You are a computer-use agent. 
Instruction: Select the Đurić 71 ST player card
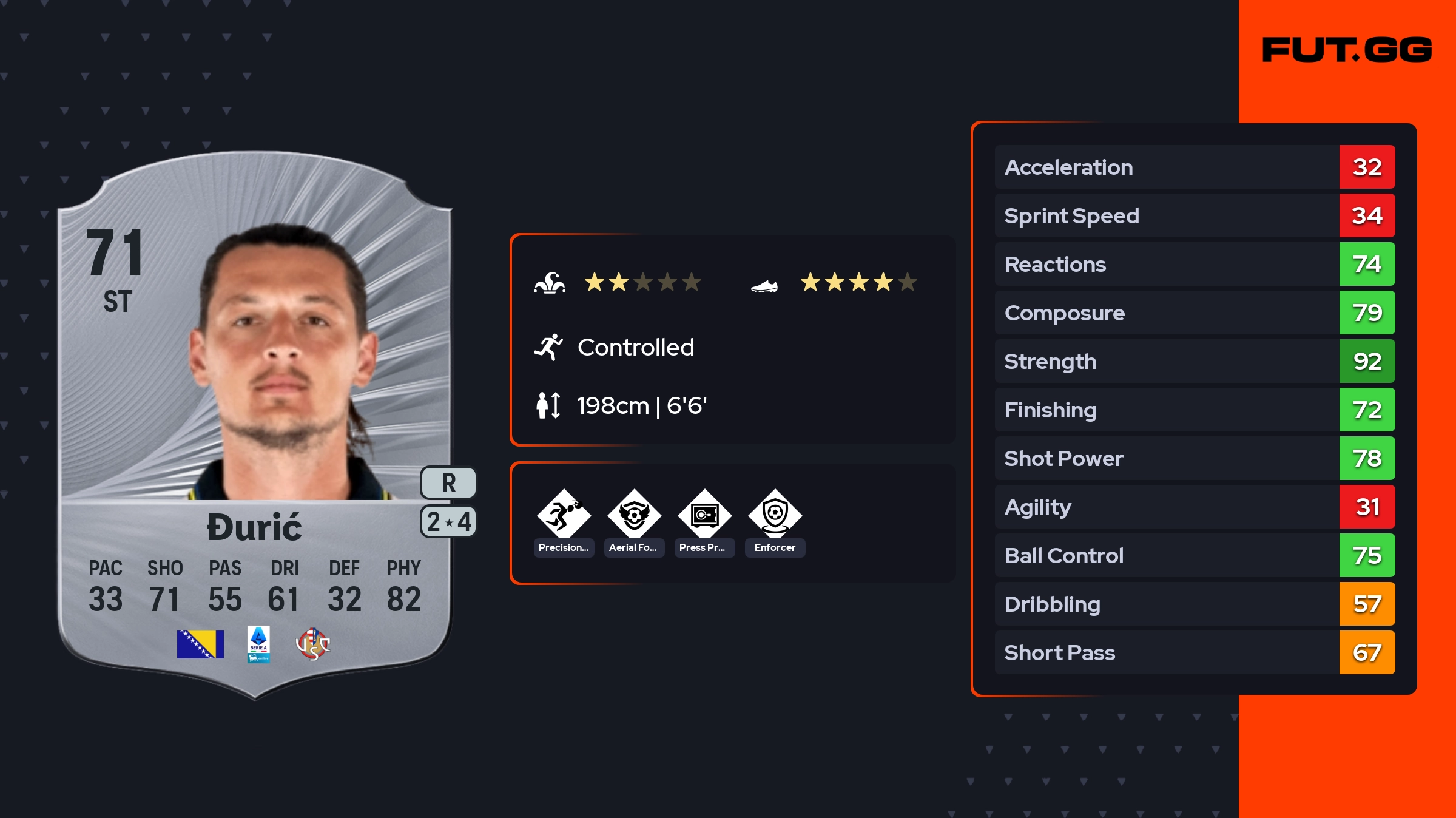(255, 425)
